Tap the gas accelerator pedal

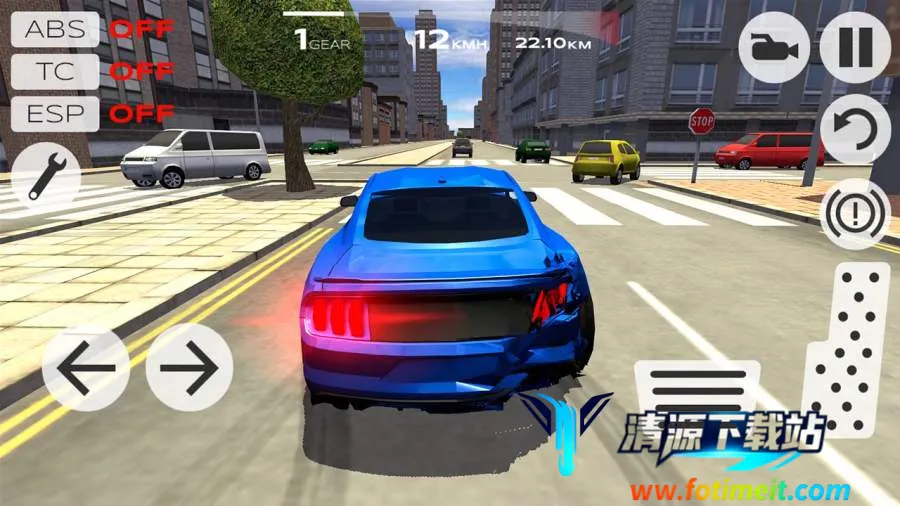(x=846, y=350)
